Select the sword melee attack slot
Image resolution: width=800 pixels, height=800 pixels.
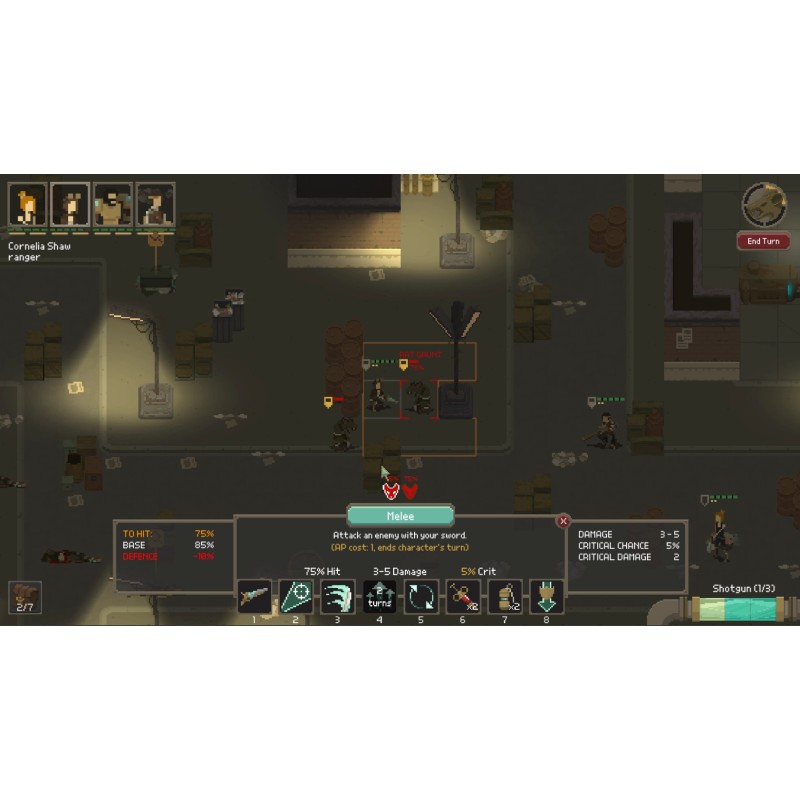[254, 597]
